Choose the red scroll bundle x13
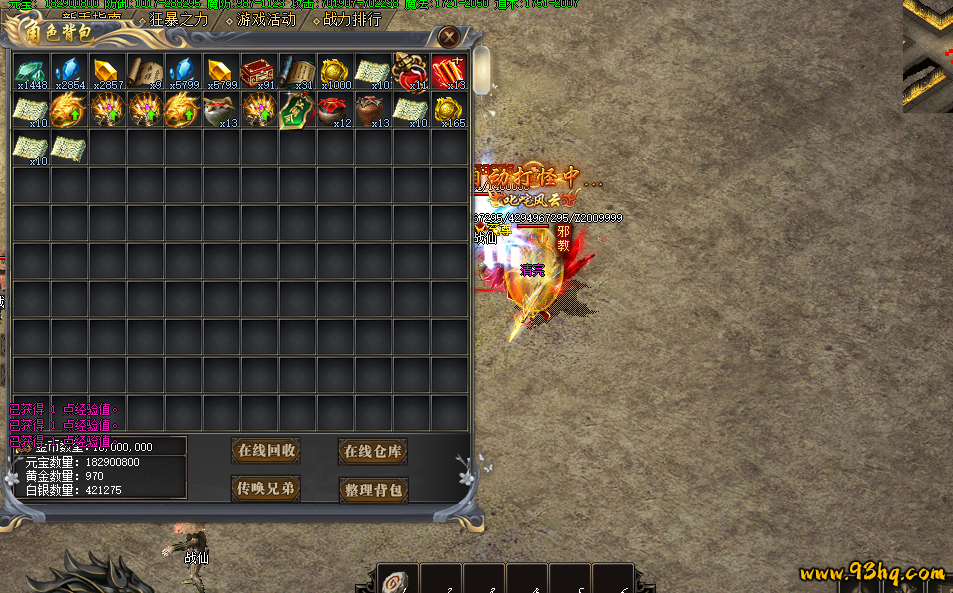Screen dimensions: 953x593 (x=449, y=72)
